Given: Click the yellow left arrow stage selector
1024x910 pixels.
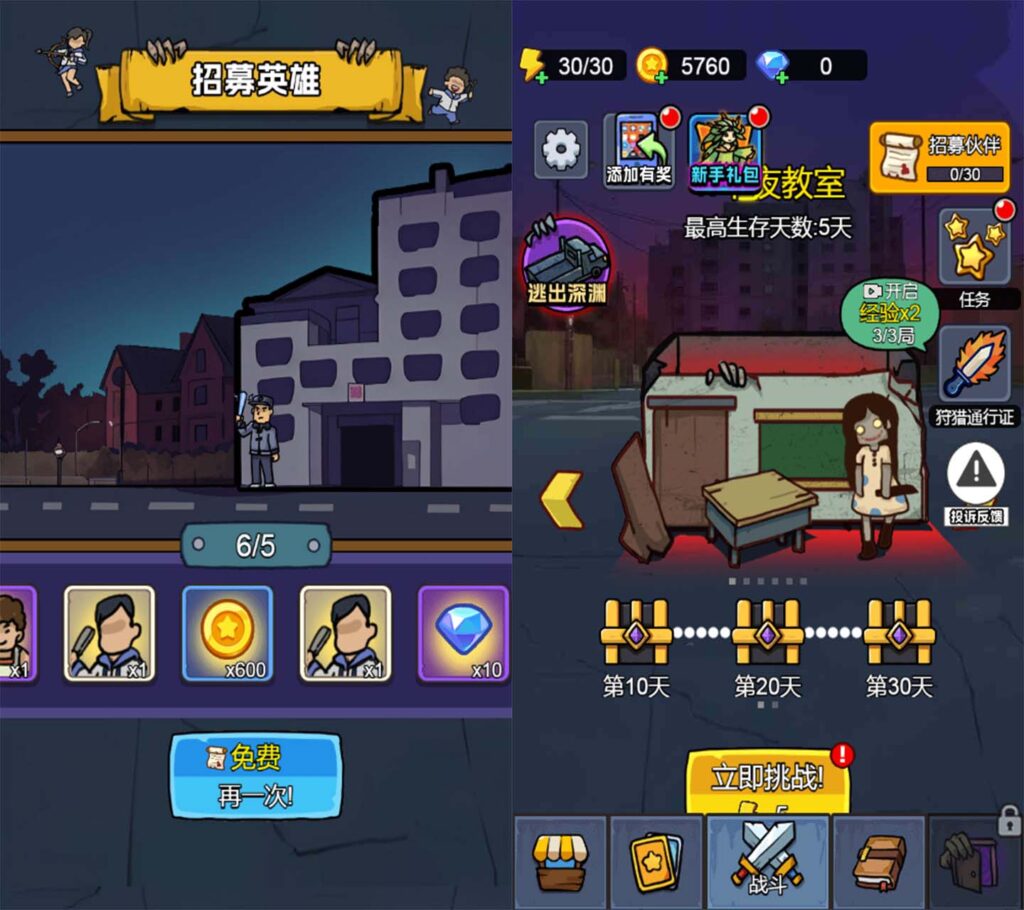Looking at the screenshot, I should coord(562,499).
